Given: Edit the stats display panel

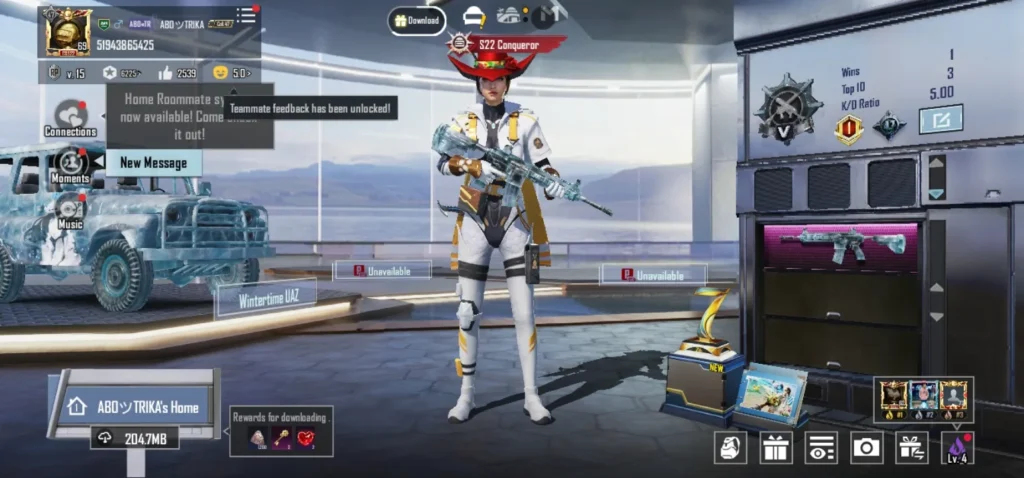Looking at the screenshot, I should click(940, 119).
